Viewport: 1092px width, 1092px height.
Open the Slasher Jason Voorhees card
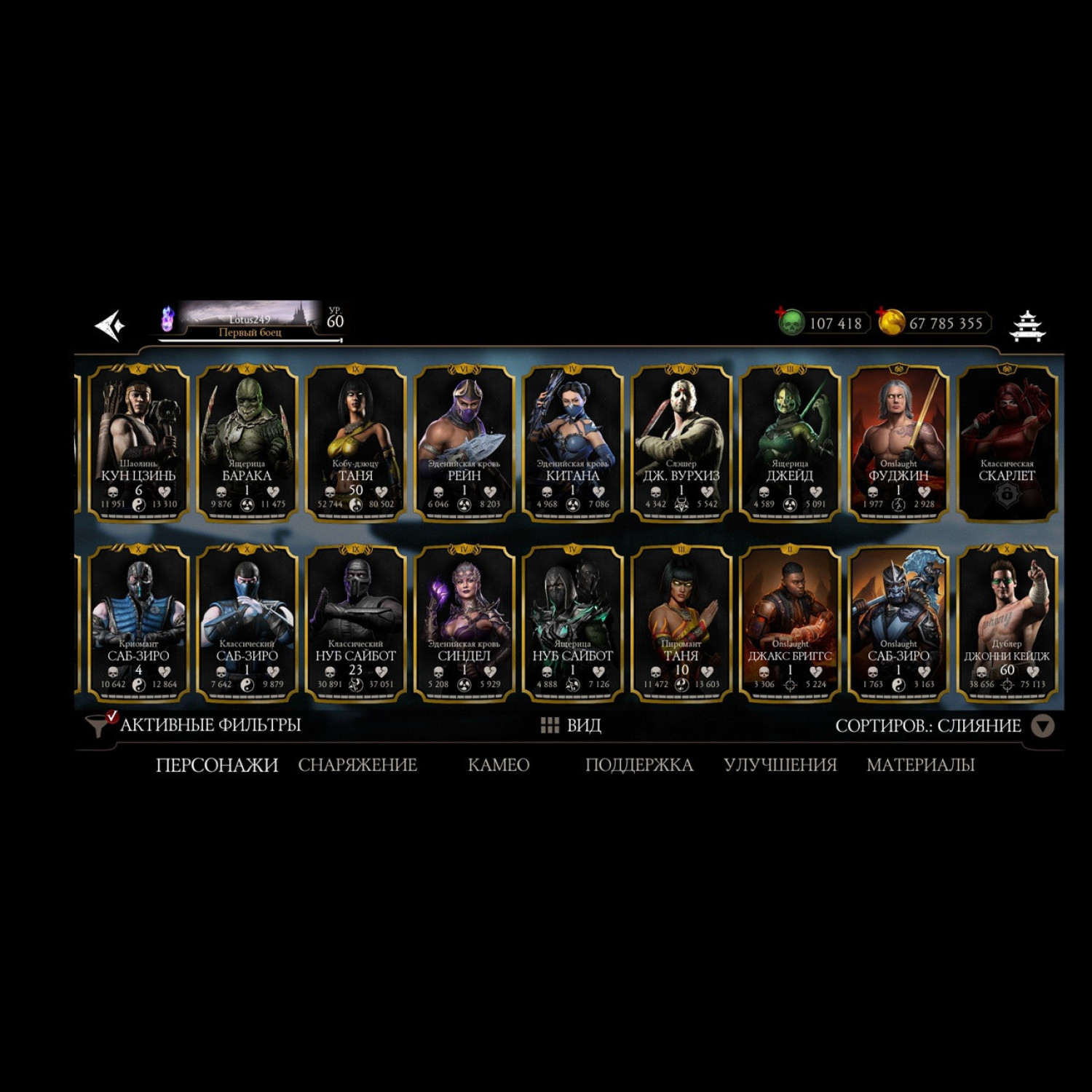pyautogui.click(x=681, y=443)
